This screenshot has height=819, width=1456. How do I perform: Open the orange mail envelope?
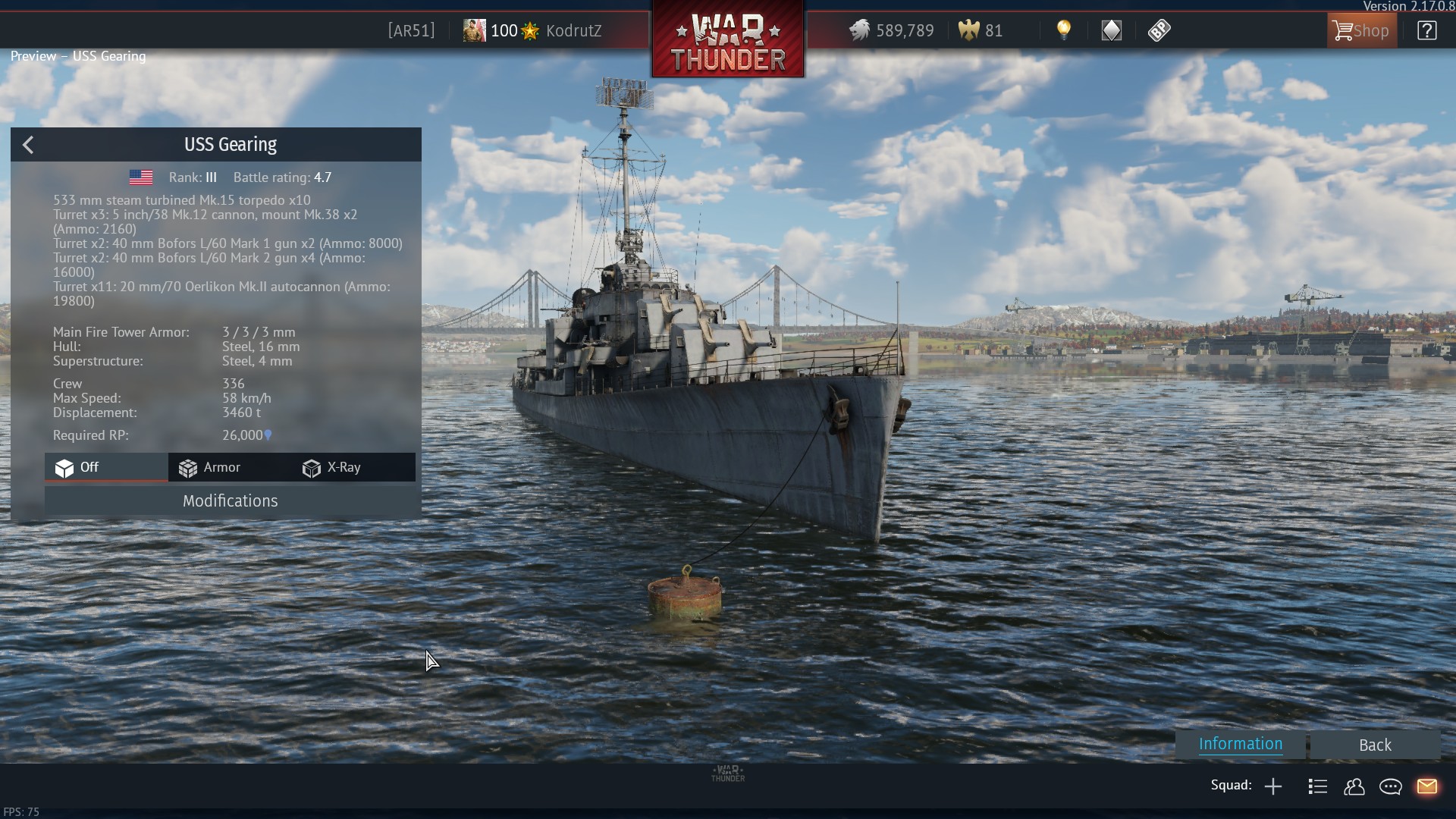pyautogui.click(x=1426, y=786)
